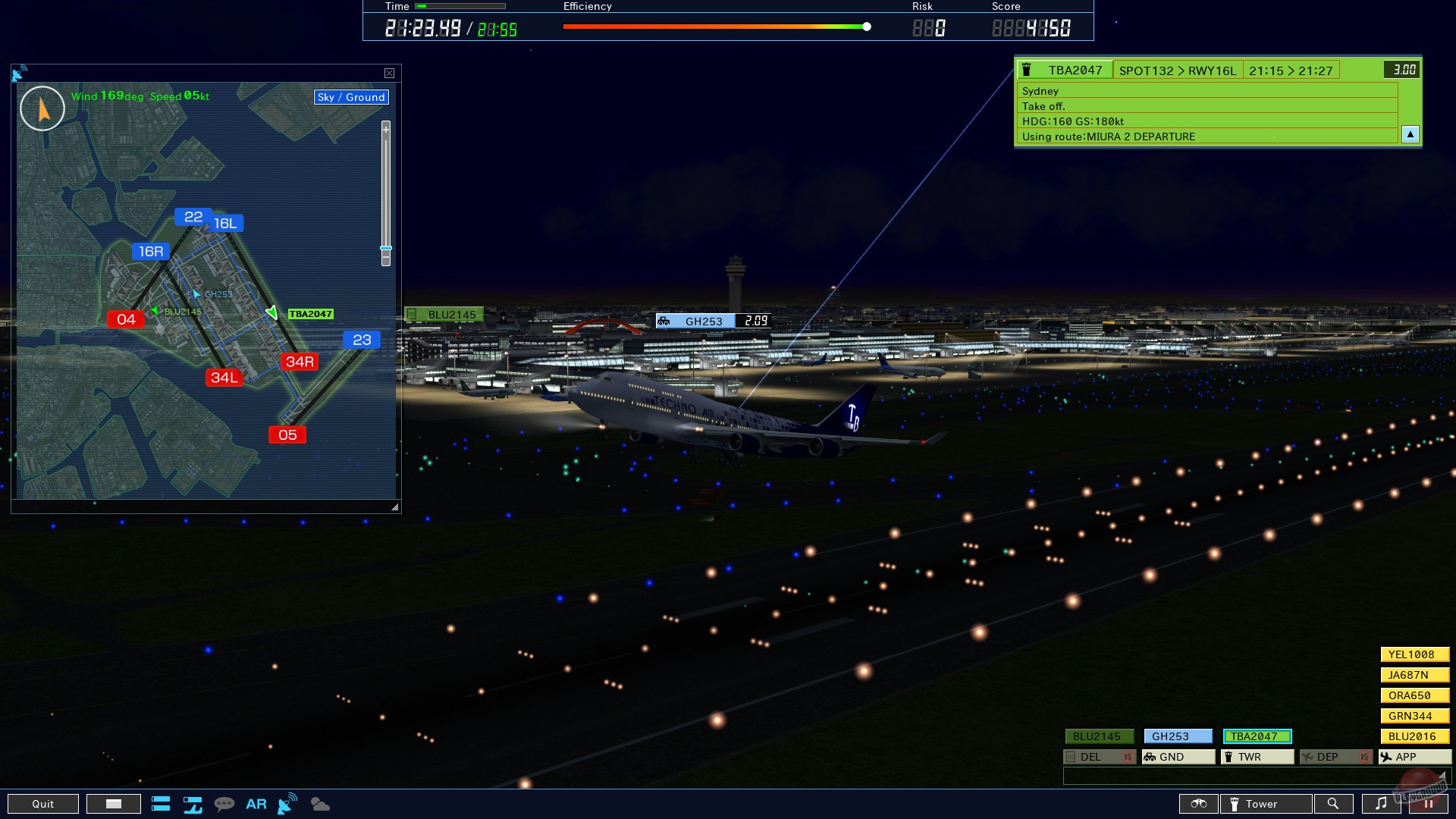The image size is (1456, 819).
Task: Select the GH253 aircraft strip
Action: [x=1178, y=736]
